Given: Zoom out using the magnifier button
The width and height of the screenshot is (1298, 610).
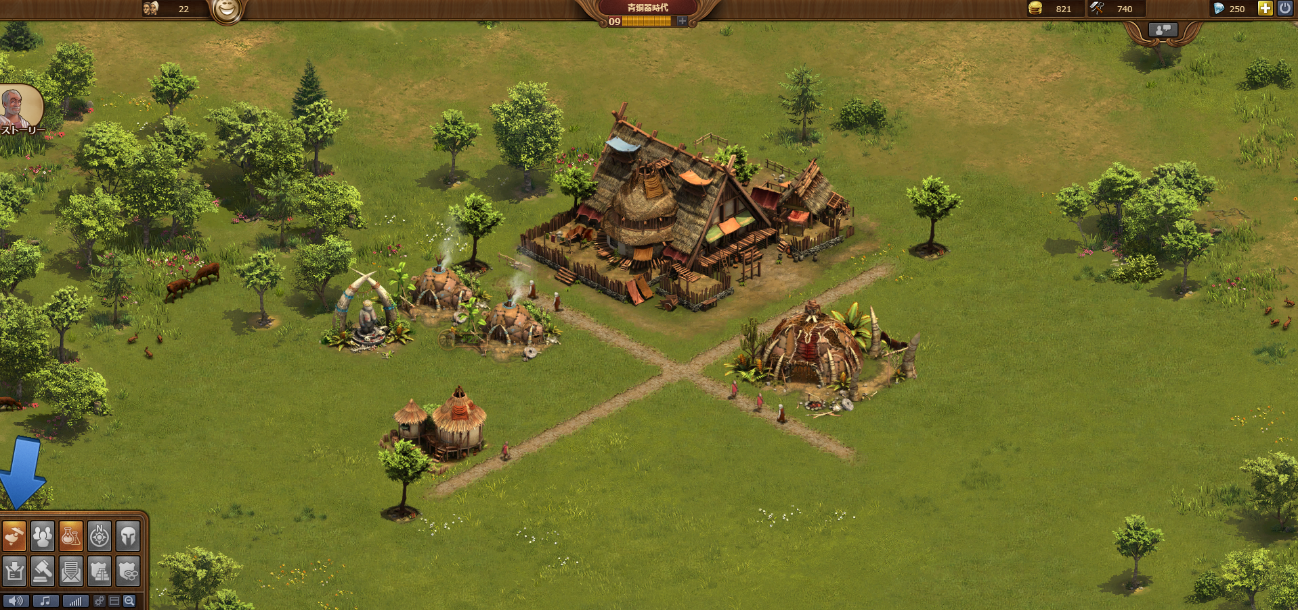Looking at the screenshot, I should (129, 601).
